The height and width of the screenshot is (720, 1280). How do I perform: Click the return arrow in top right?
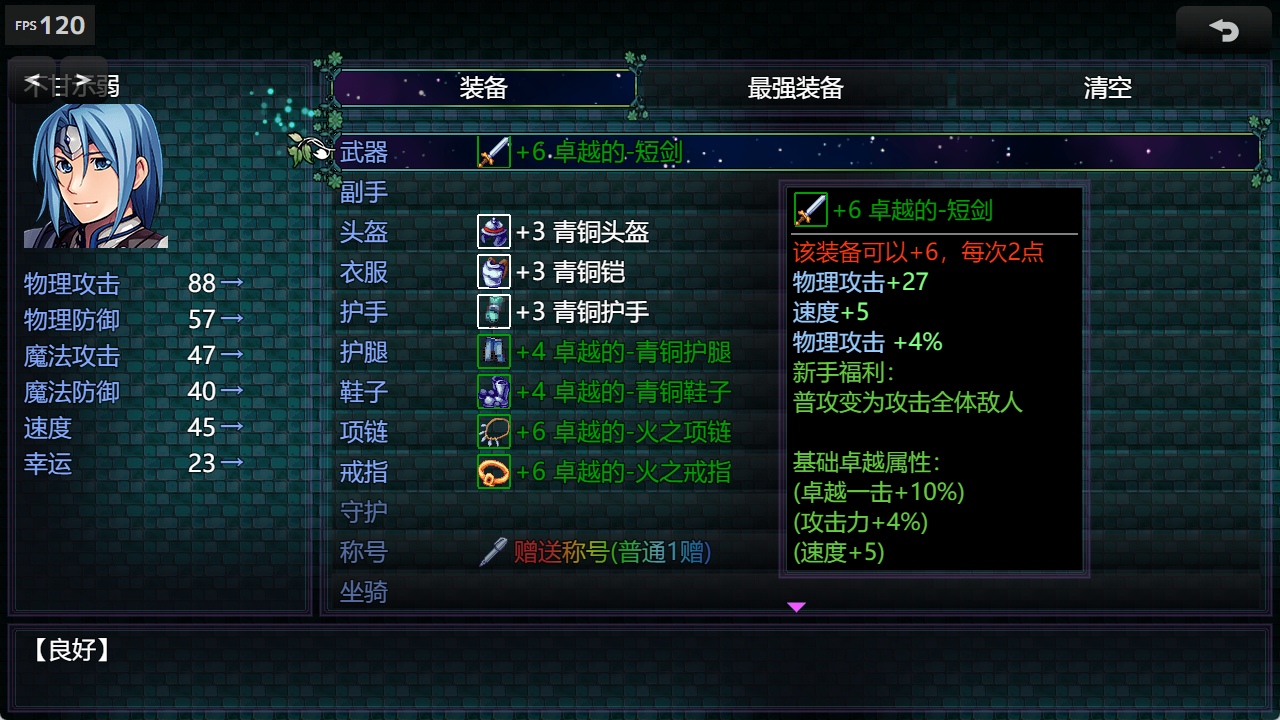1223,31
